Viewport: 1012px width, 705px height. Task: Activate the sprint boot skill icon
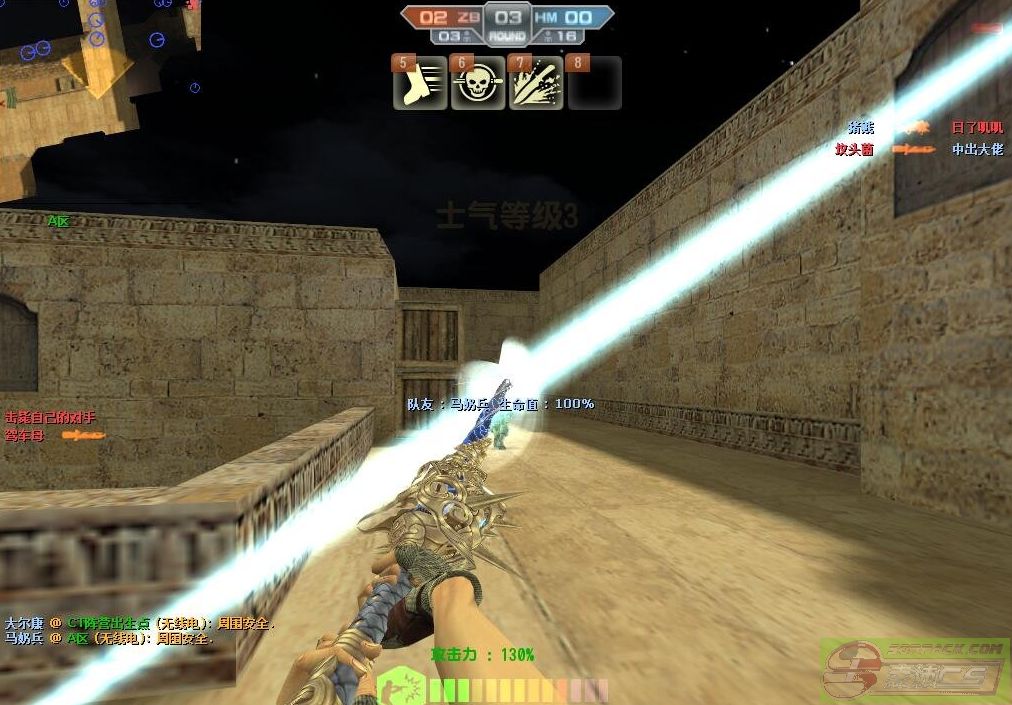click(419, 85)
